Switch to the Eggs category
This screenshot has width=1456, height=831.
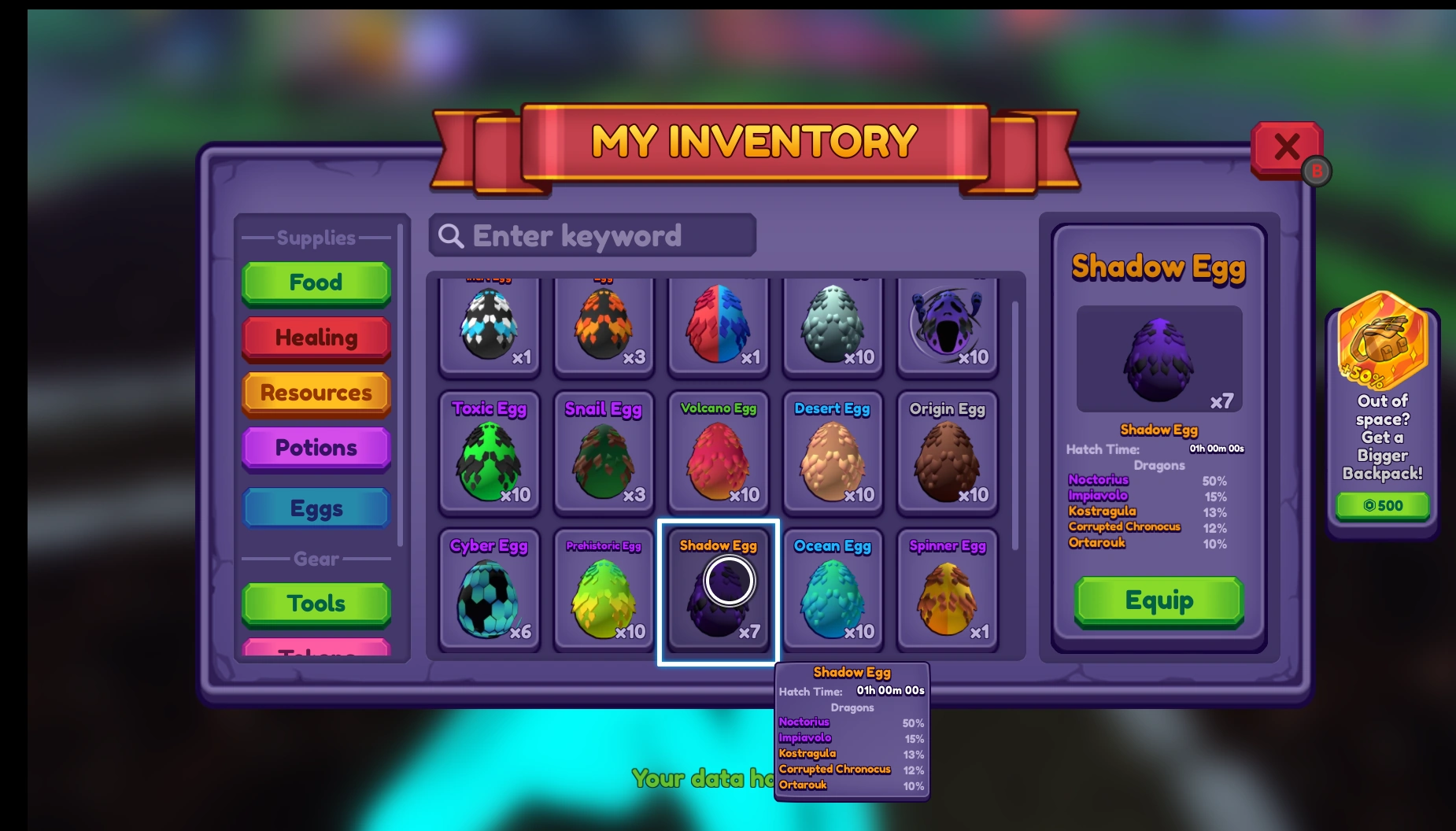coord(316,508)
